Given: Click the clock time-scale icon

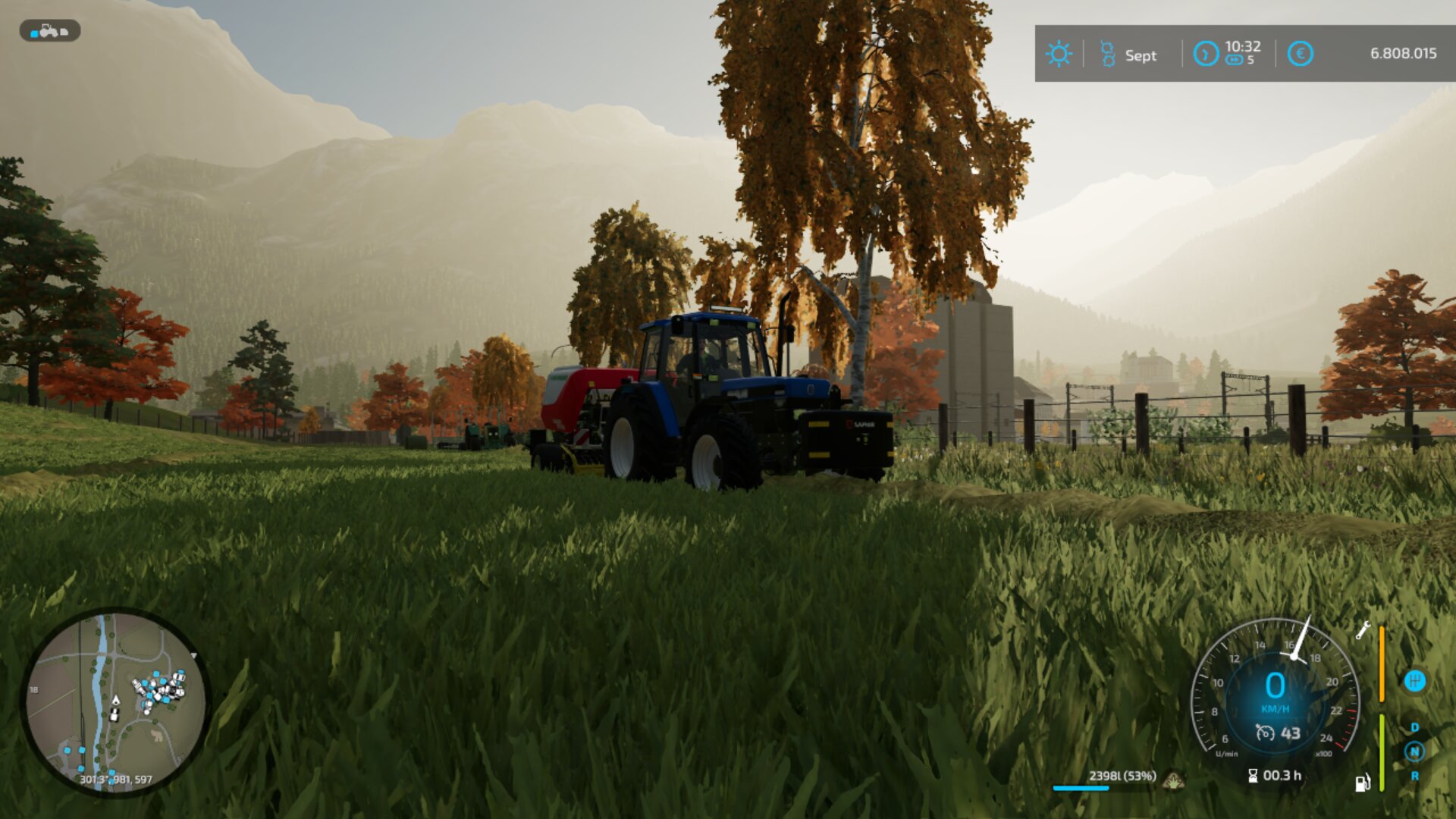Looking at the screenshot, I should click(x=1205, y=54).
